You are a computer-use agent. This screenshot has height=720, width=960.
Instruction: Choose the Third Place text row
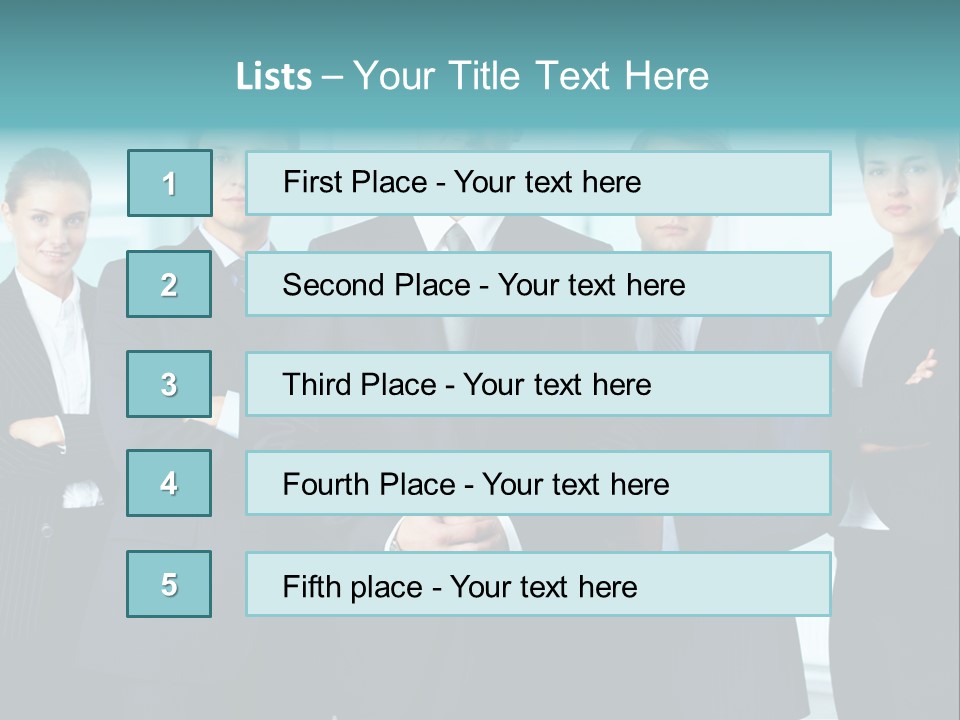[x=538, y=384]
